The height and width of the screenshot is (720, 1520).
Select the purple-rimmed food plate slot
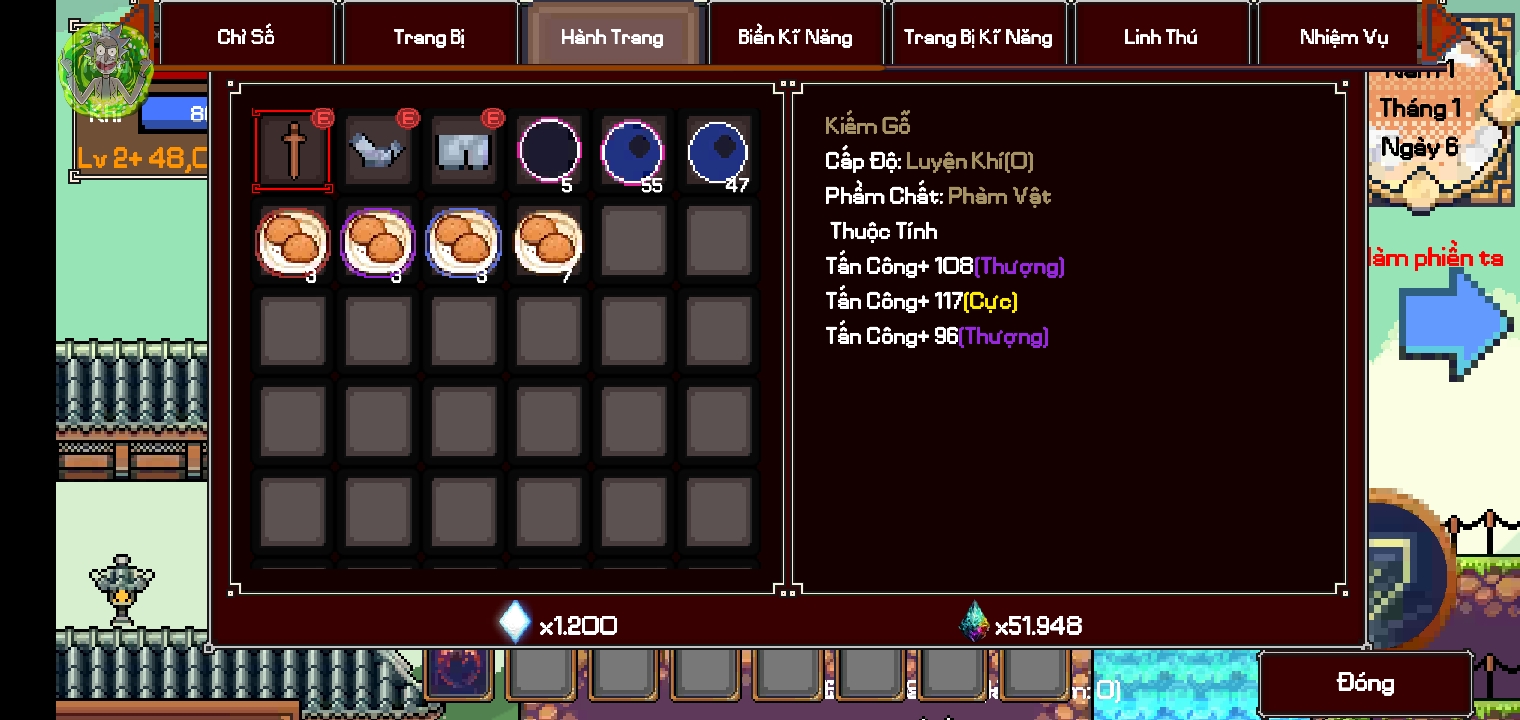378,242
